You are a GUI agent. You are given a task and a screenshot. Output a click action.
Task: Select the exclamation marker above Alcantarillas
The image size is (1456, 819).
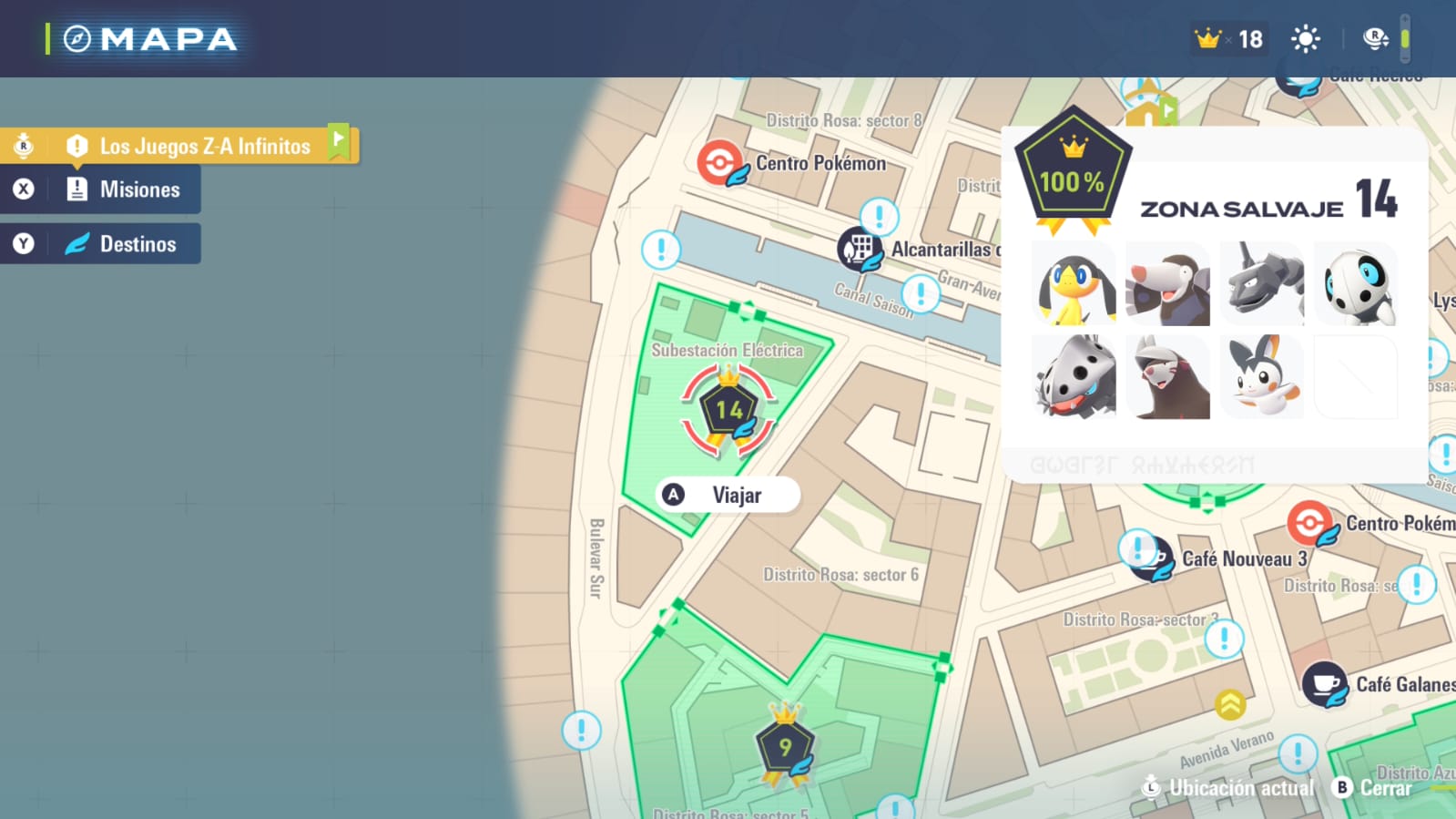click(x=879, y=217)
